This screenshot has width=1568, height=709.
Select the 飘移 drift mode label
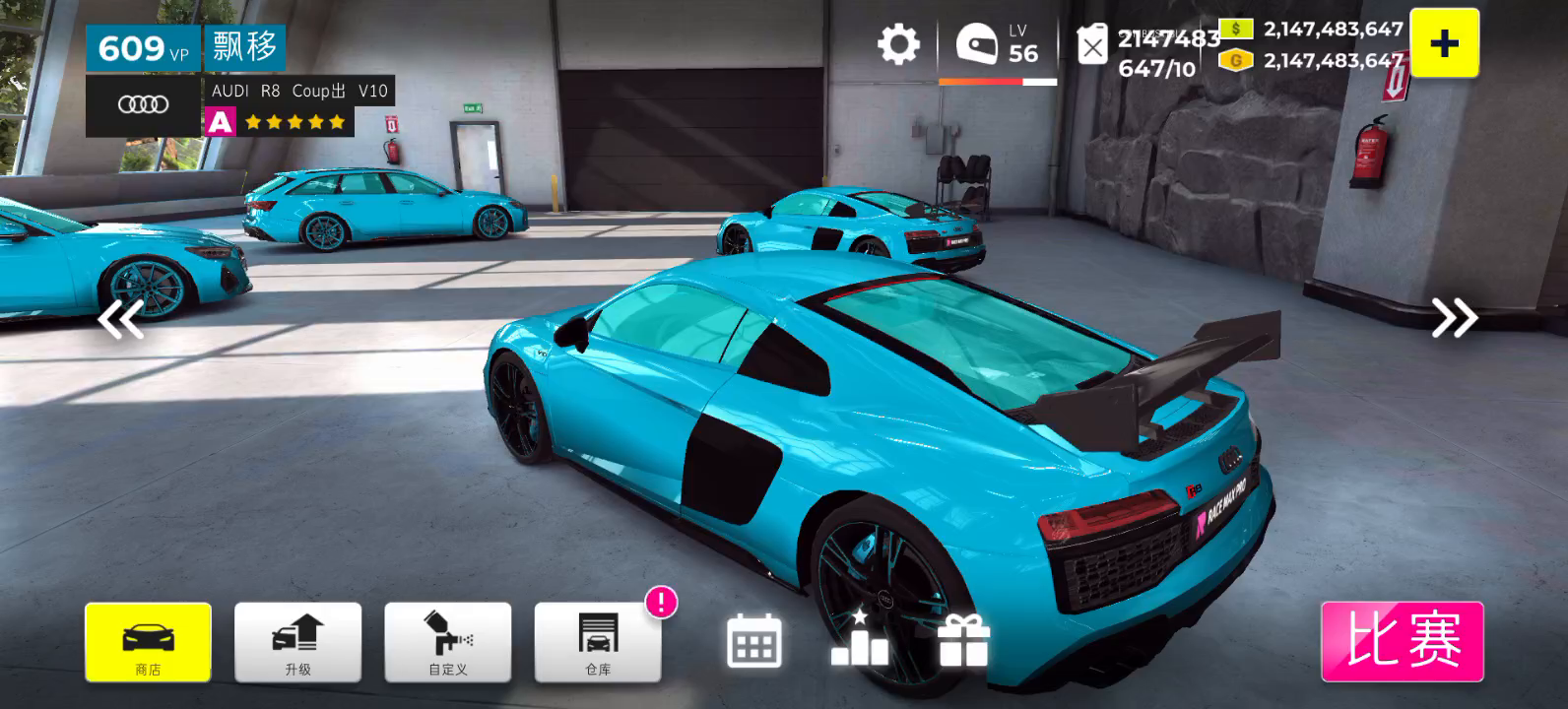coord(244,47)
